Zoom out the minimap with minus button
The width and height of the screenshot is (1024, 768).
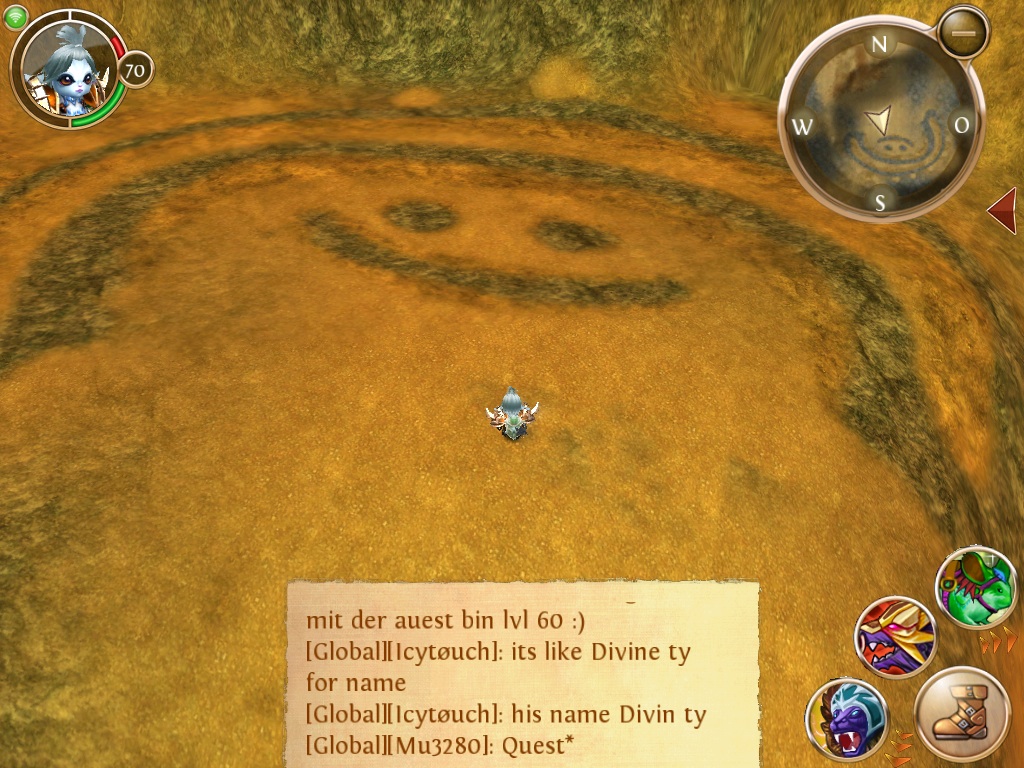pos(964,33)
